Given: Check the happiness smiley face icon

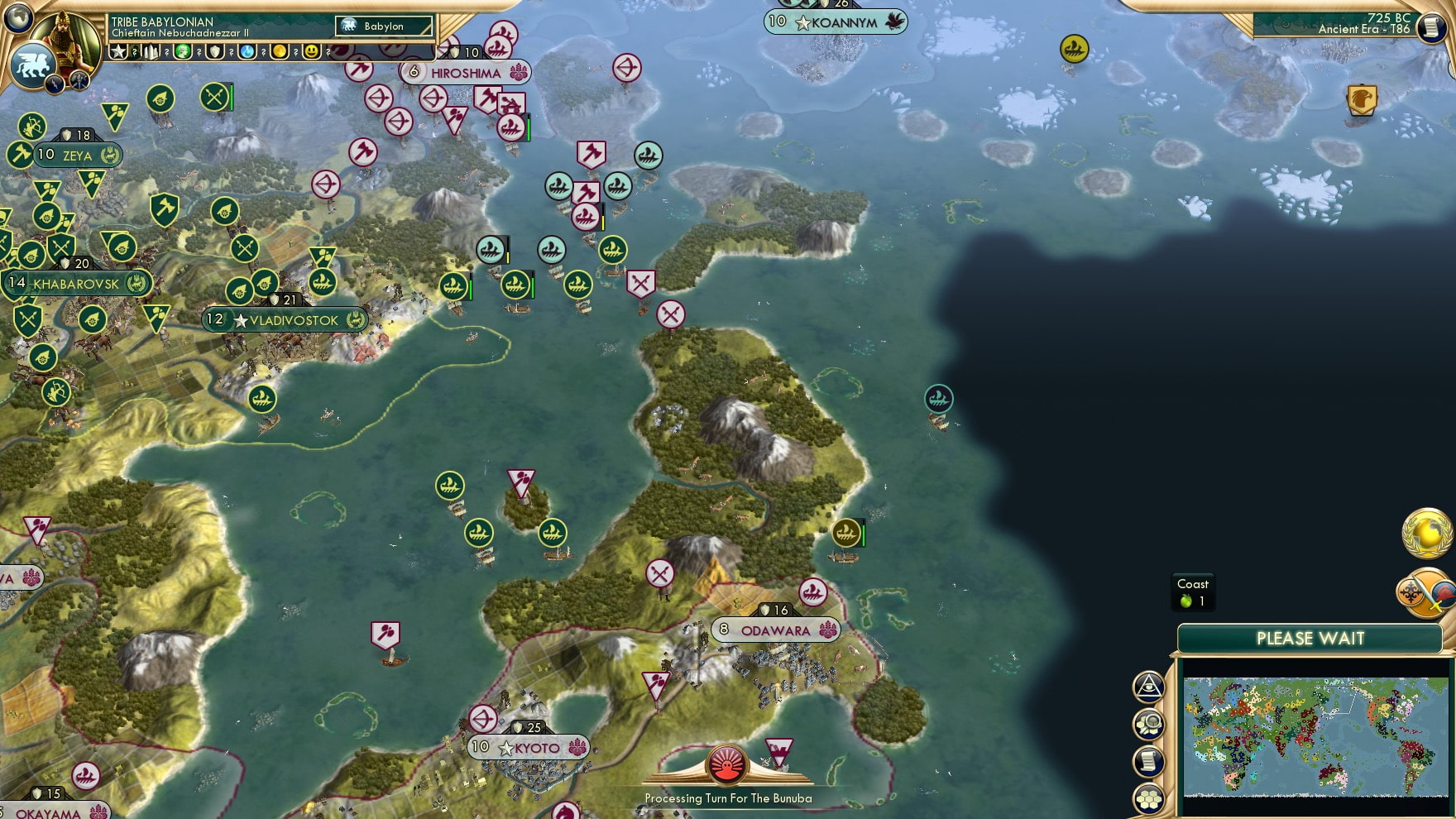Looking at the screenshot, I should (x=313, y=51).
